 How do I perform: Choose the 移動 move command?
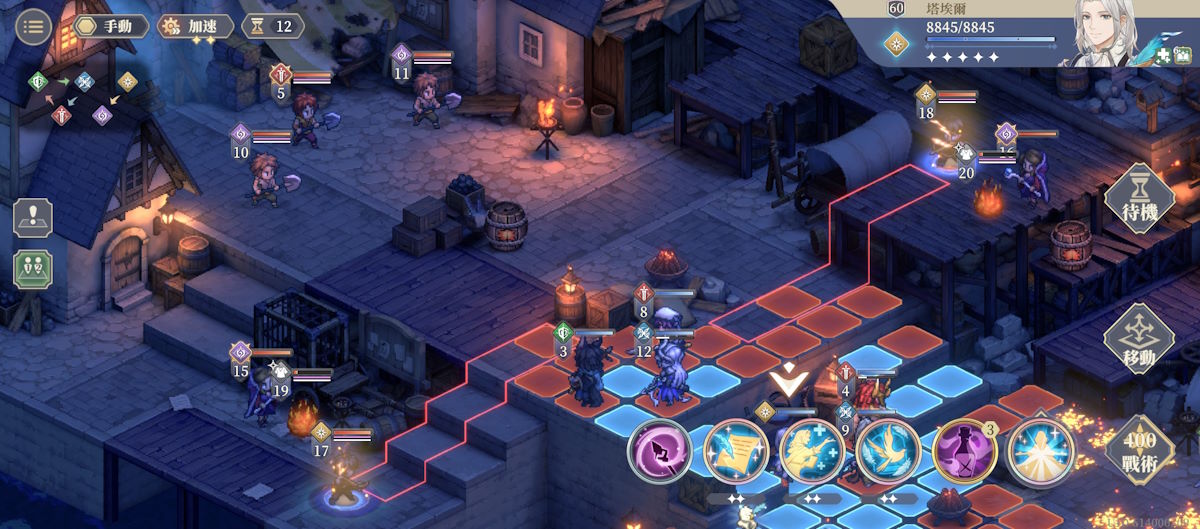pos(1138,339)
